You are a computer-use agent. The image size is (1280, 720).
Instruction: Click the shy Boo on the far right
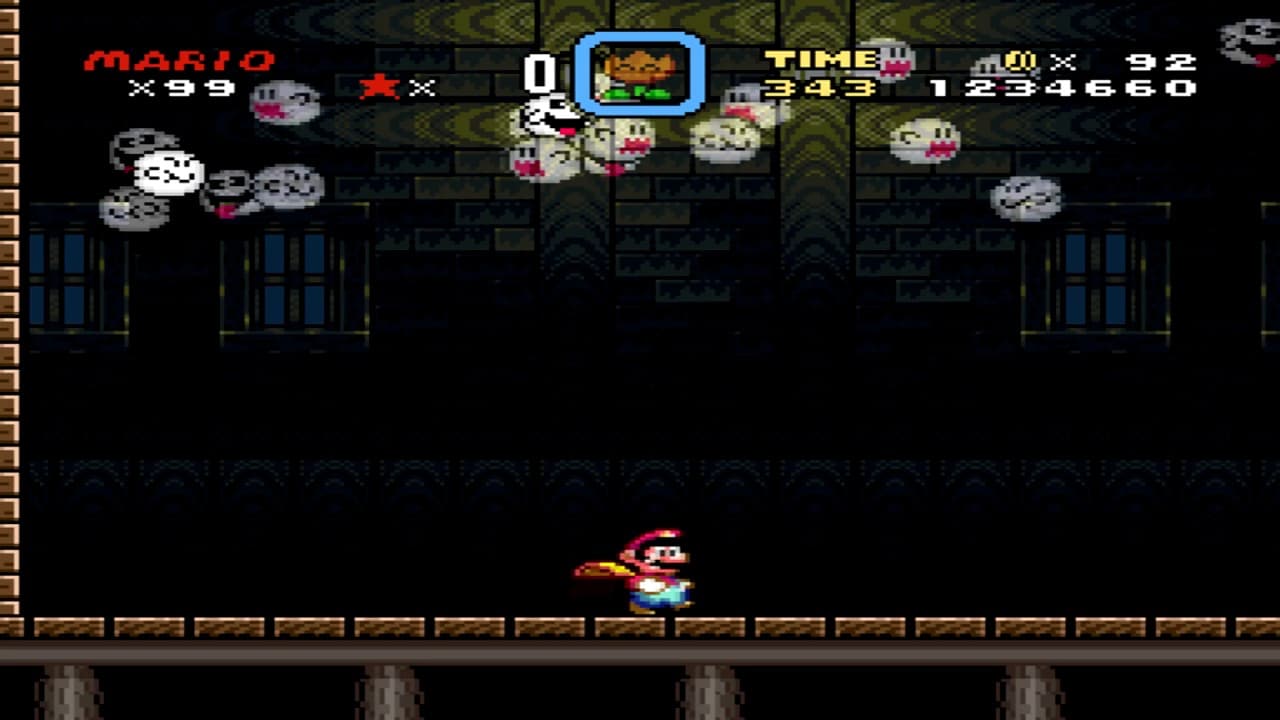tap(1025, 196)
